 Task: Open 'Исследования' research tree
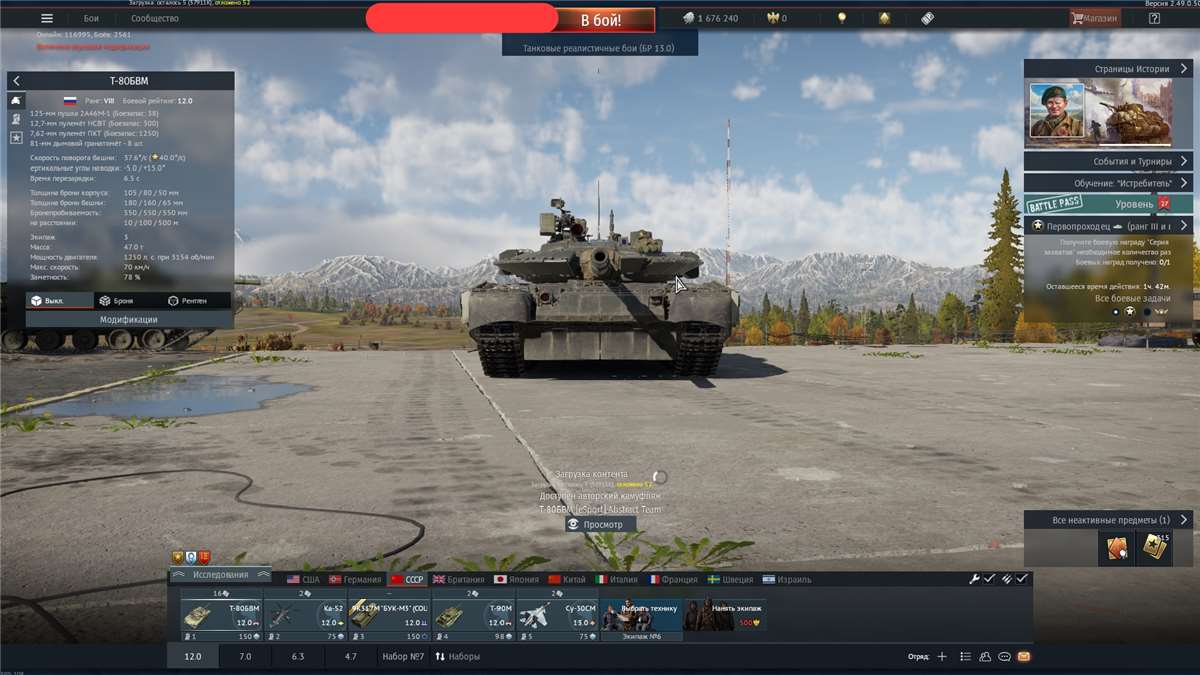221,575
